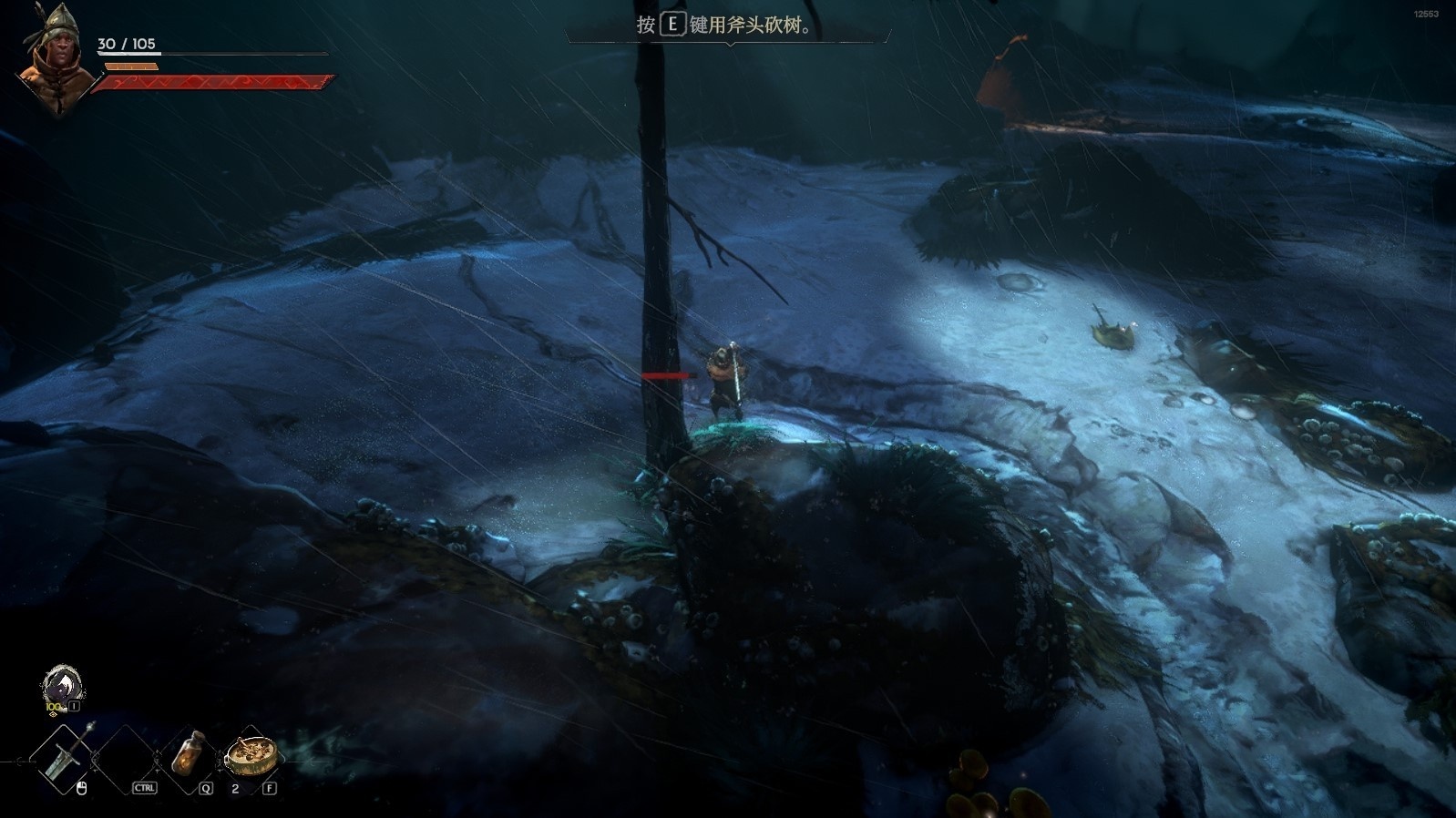Viewport: 1456px width, 818px height.
Task: Use the amber potion bottle
Action: point(189,753)
